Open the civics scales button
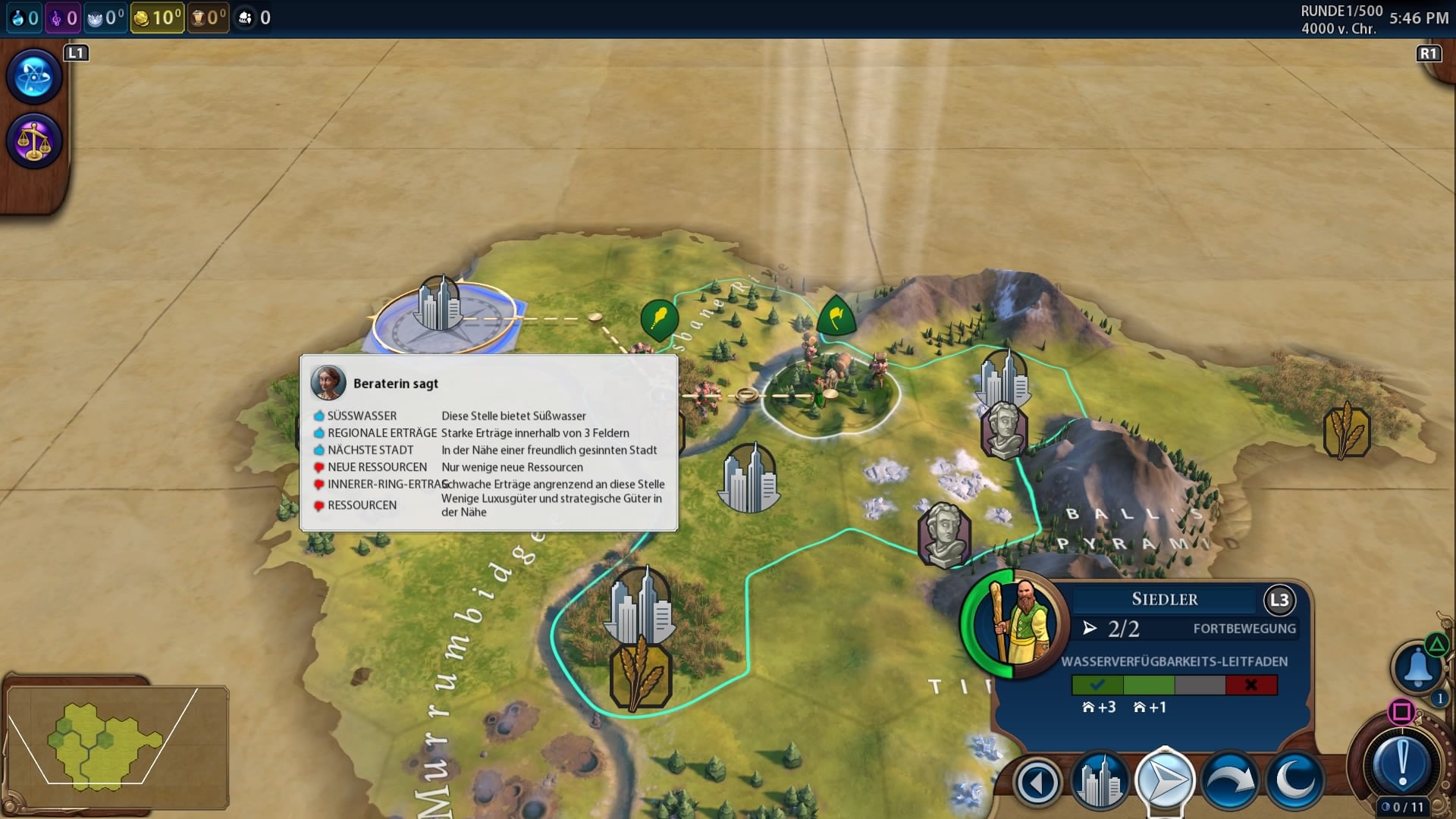 pos(34,141)
